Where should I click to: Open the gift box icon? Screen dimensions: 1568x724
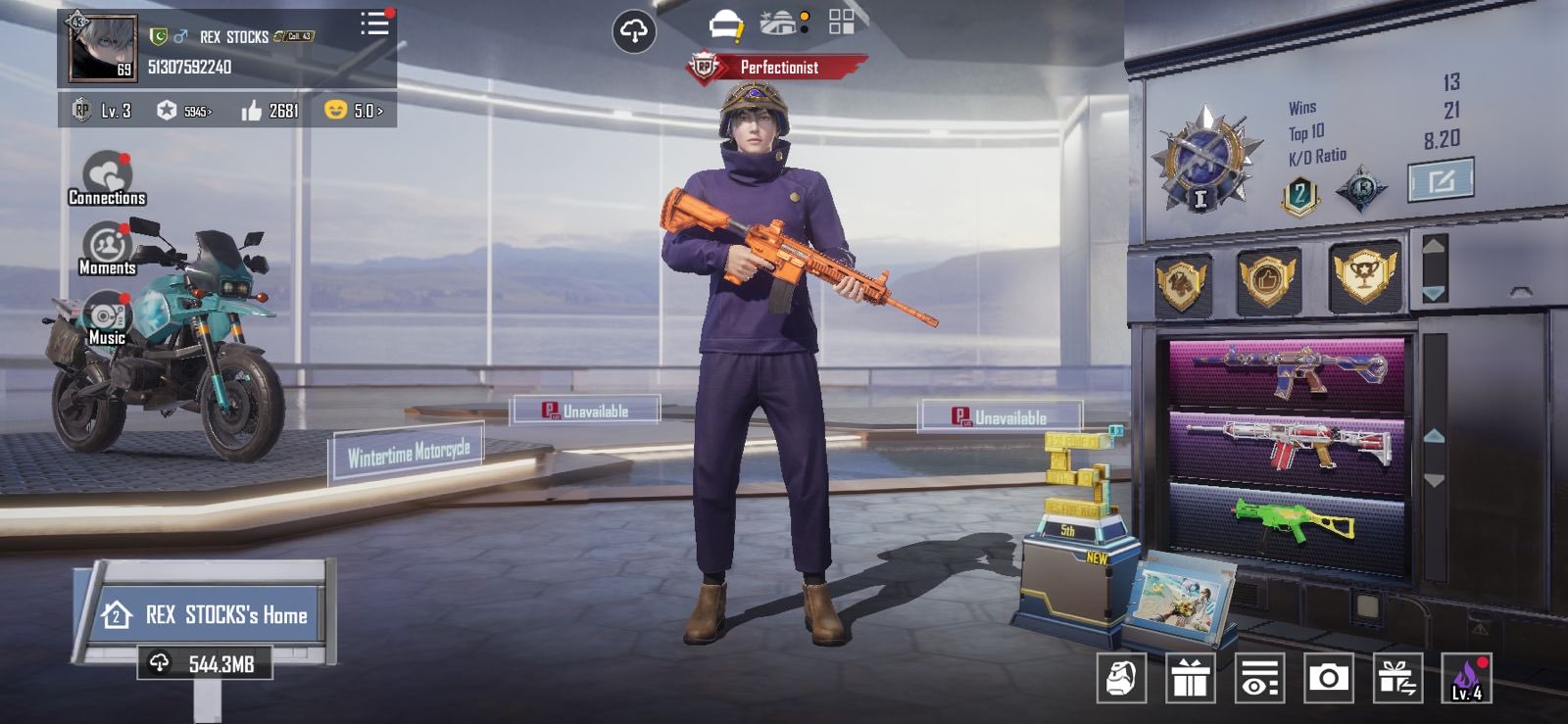point(1190,677)
